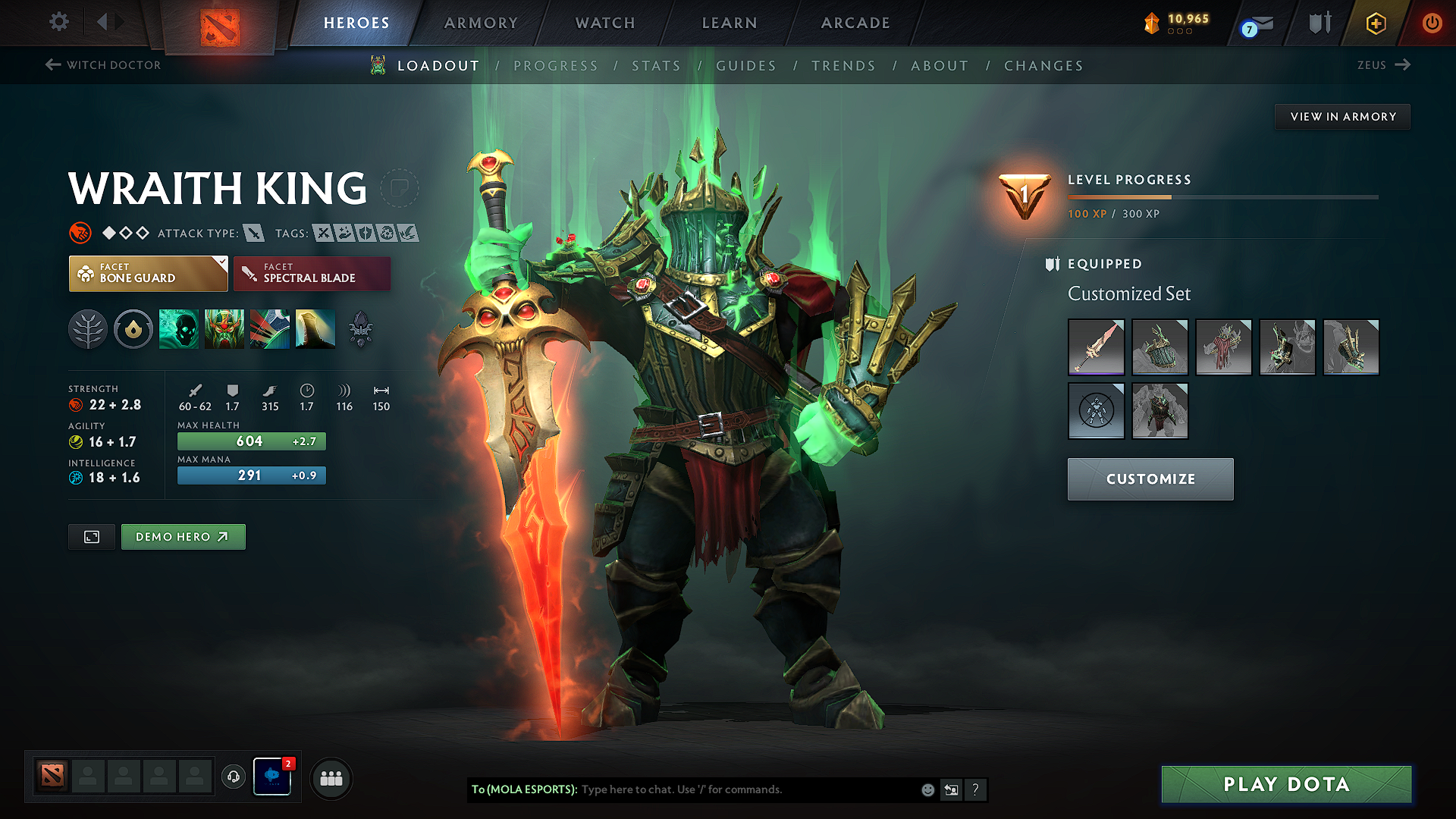The width and height of the screenshot is (1456, 819).
Task: Open the talent tree icon
Action: (88, 328)
